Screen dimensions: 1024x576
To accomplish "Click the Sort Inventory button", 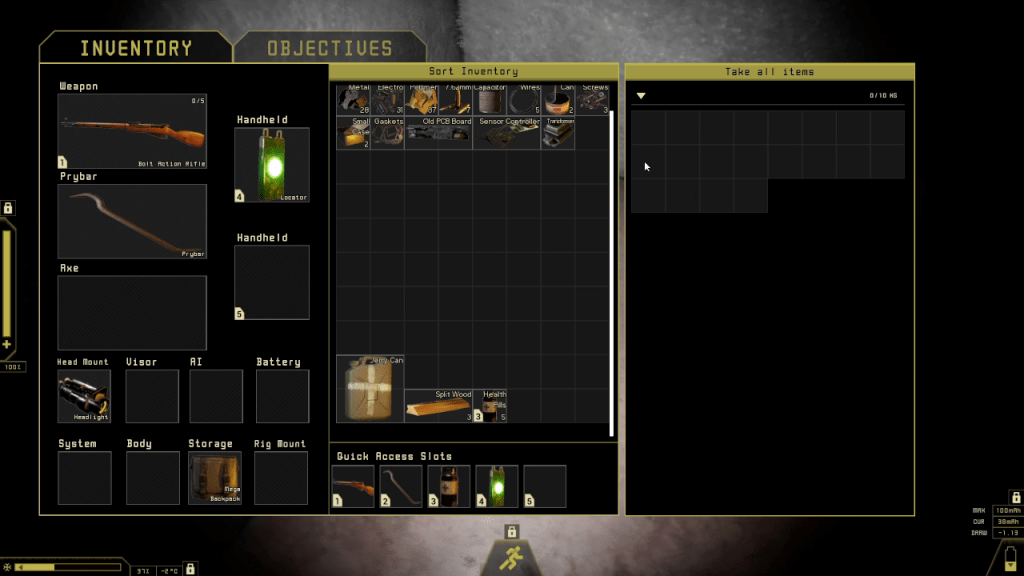I will (x=473, y=72).
